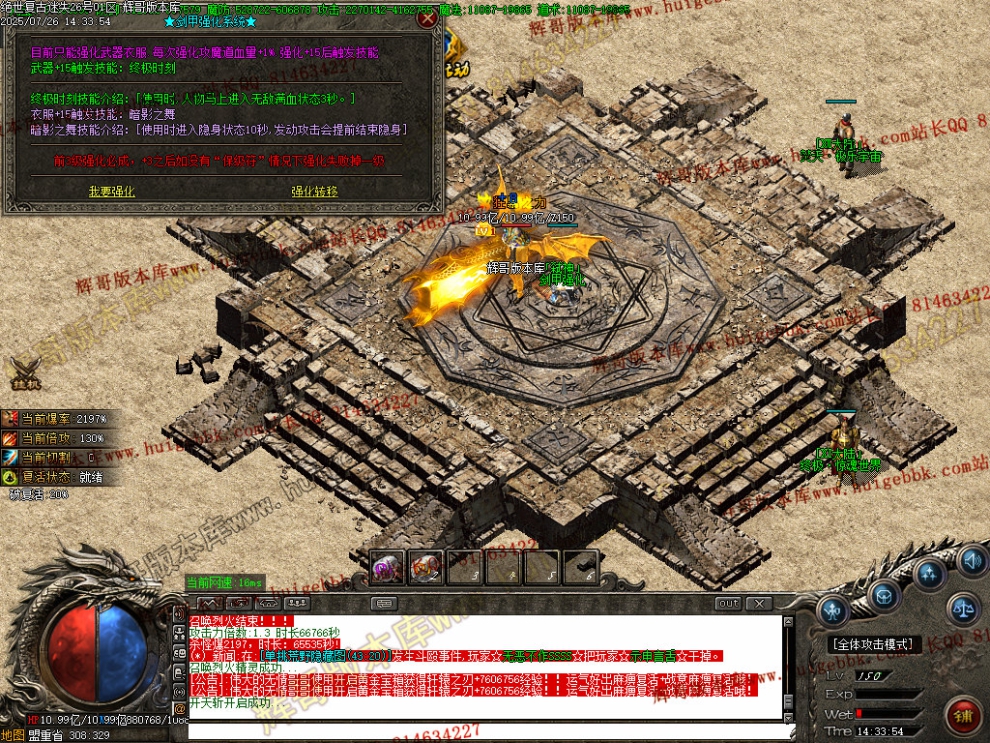Select the 强化转移 option
Image resolution: width=990 pixels, height=743 pixels.
tap(314, 191)
